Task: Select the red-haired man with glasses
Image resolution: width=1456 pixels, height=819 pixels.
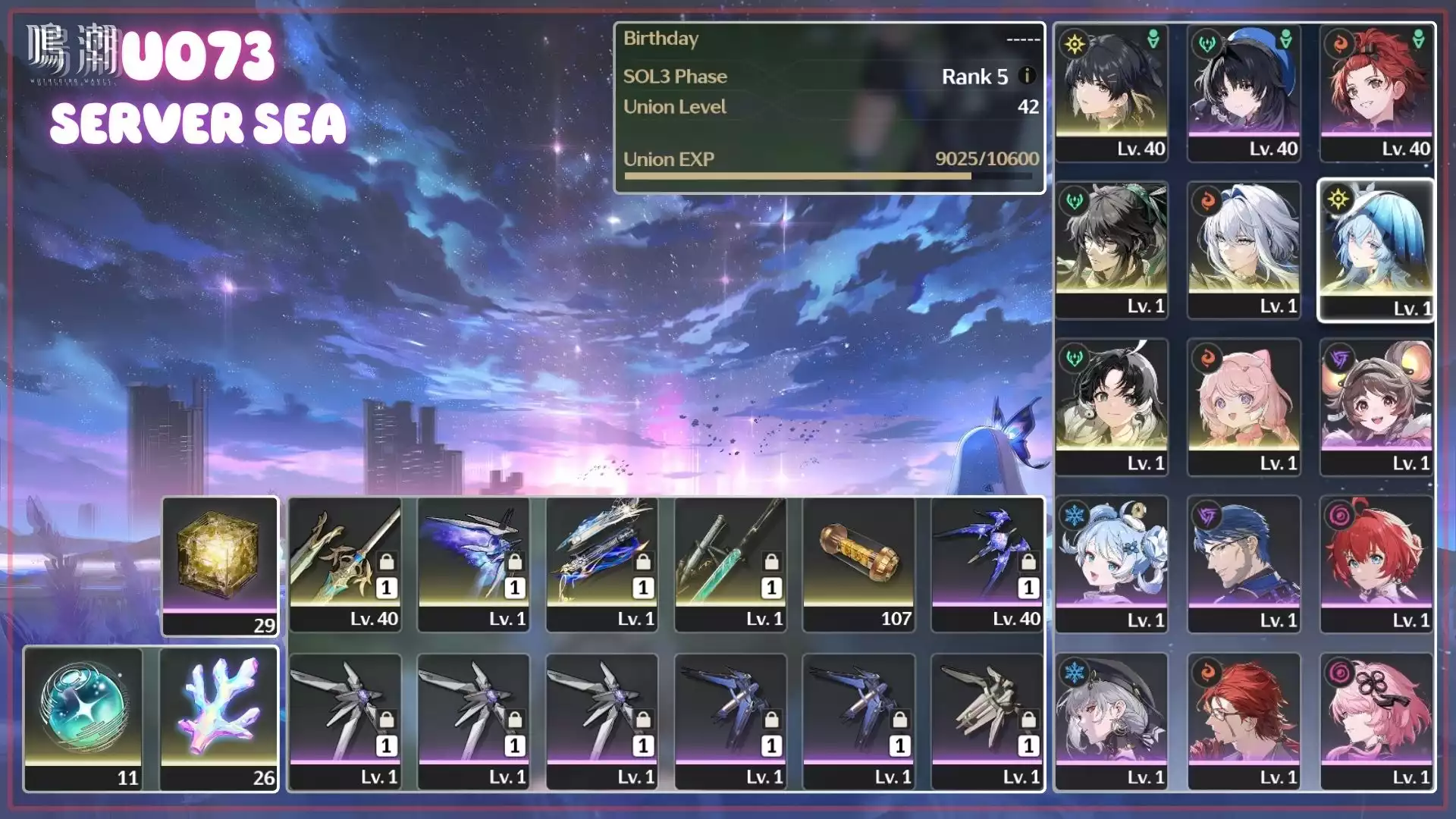Action: 1244,721
